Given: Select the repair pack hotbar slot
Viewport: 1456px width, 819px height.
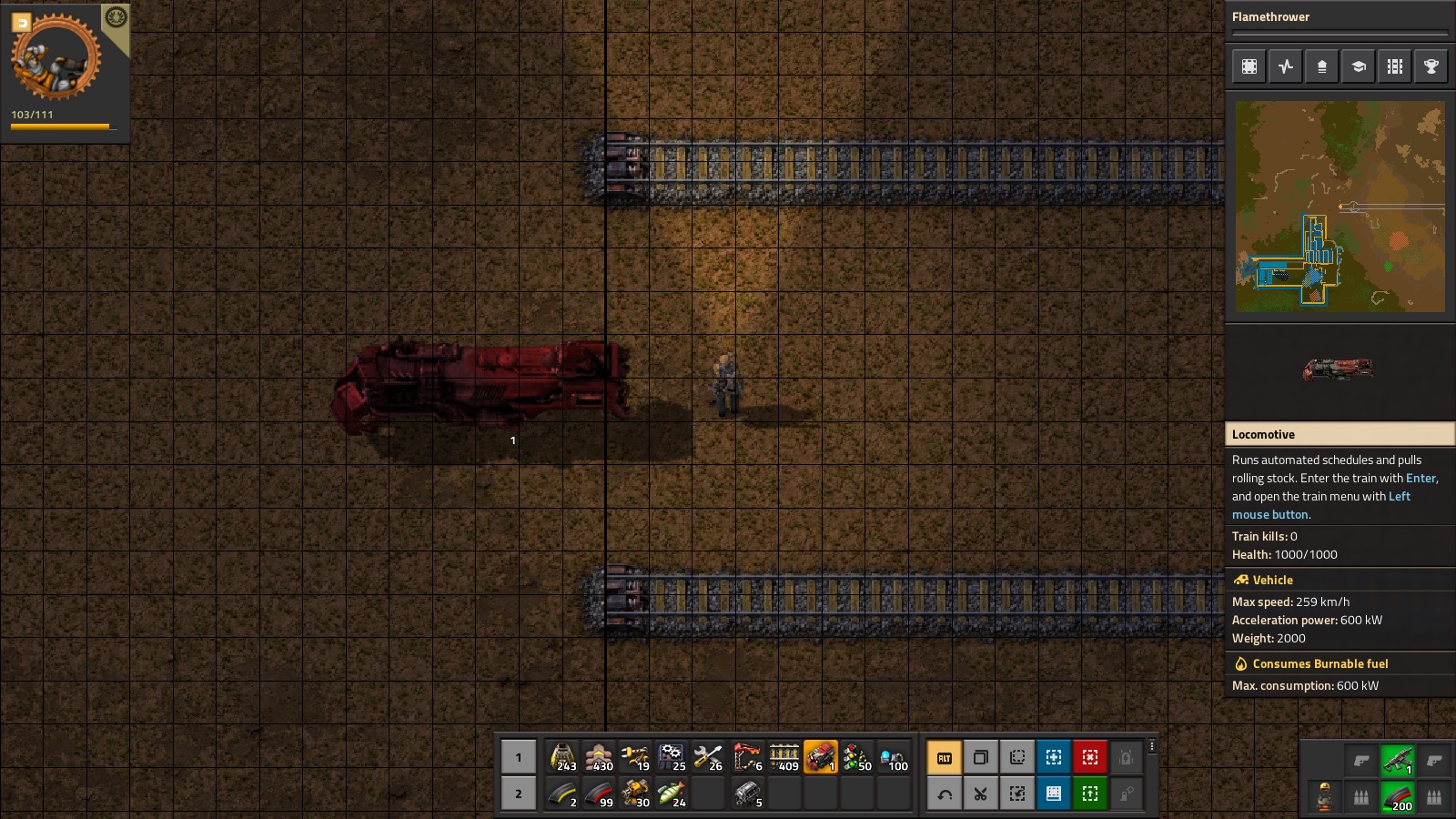Looking at the screenshot, I should (709, 757).
